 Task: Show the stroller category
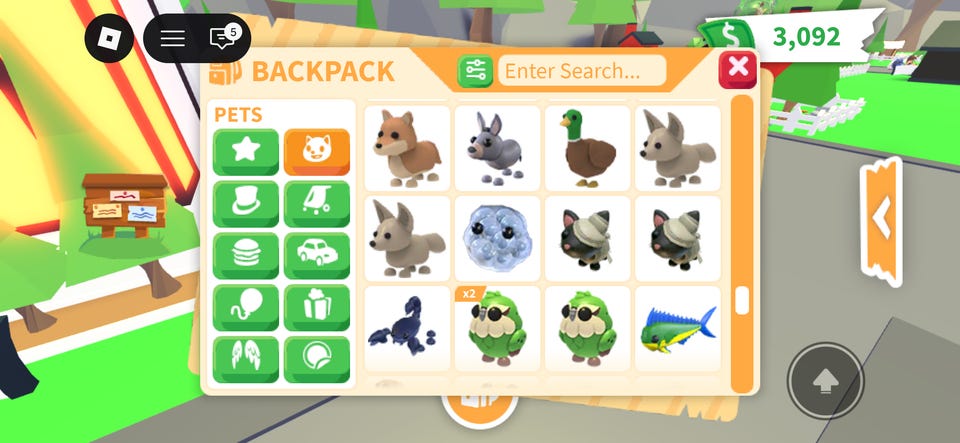pos(316,204)
